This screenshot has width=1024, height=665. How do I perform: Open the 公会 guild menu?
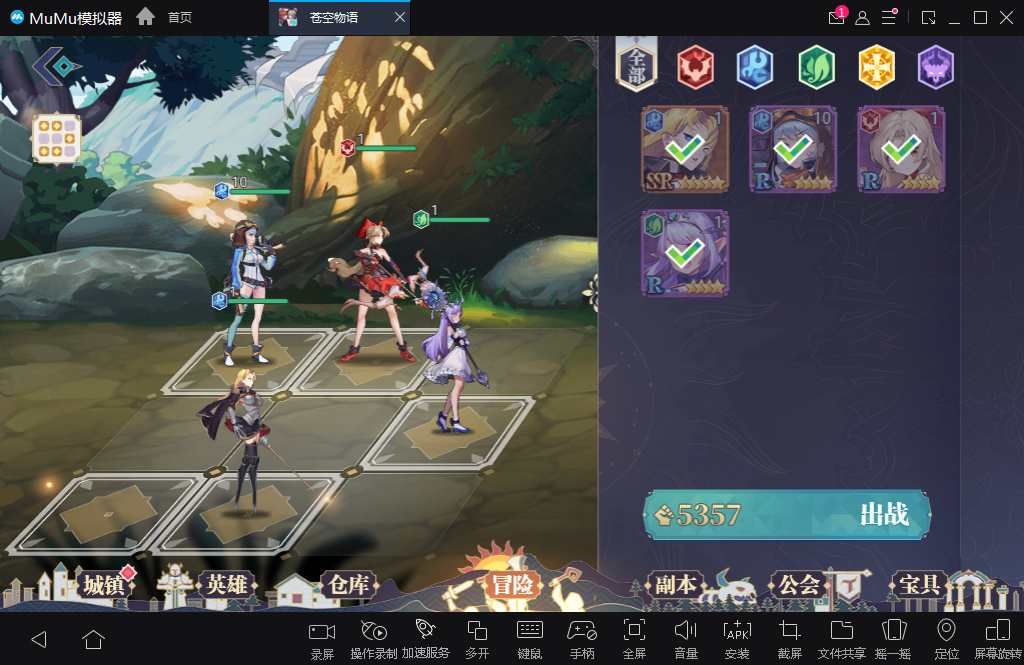coord(799,585)
